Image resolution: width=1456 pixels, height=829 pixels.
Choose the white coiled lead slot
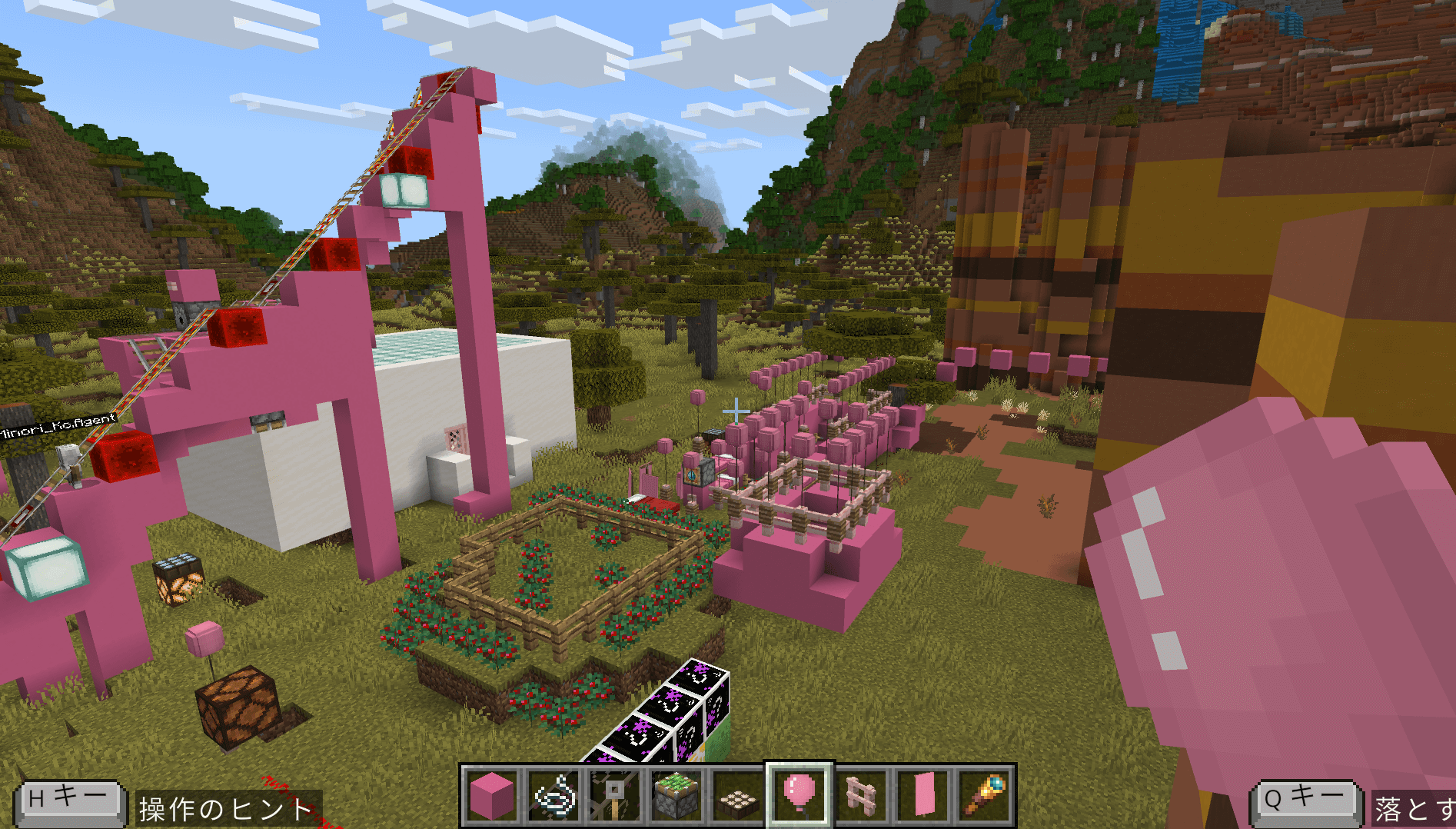pyautogui.click(x=553, y=797)
